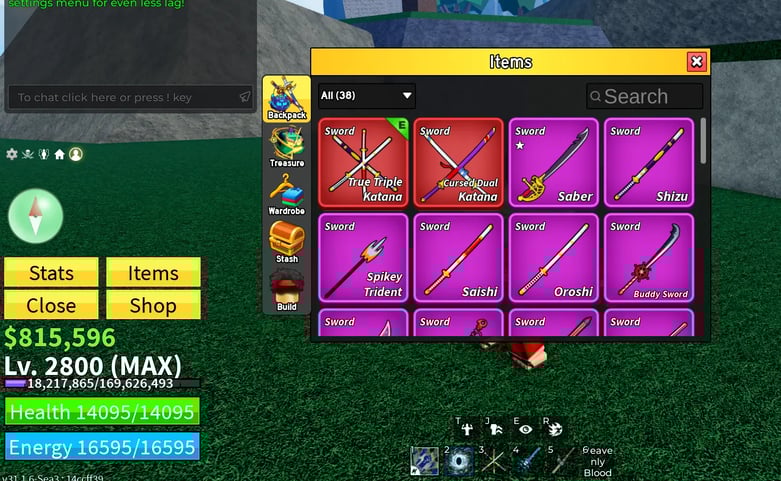Open the Stats menu

tap(51, 273)
